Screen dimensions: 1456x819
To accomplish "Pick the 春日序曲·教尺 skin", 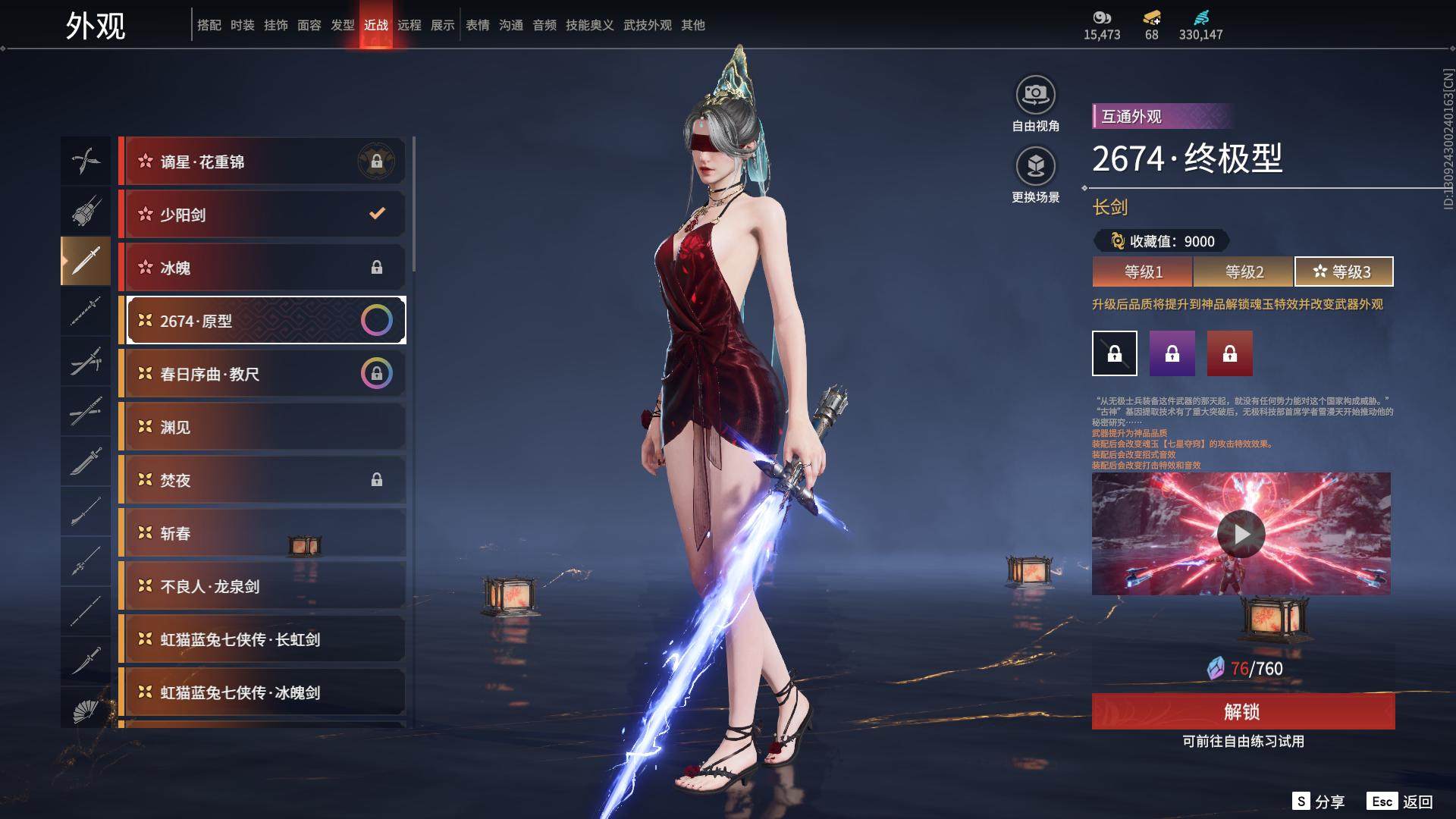I will tap(262, 374).
